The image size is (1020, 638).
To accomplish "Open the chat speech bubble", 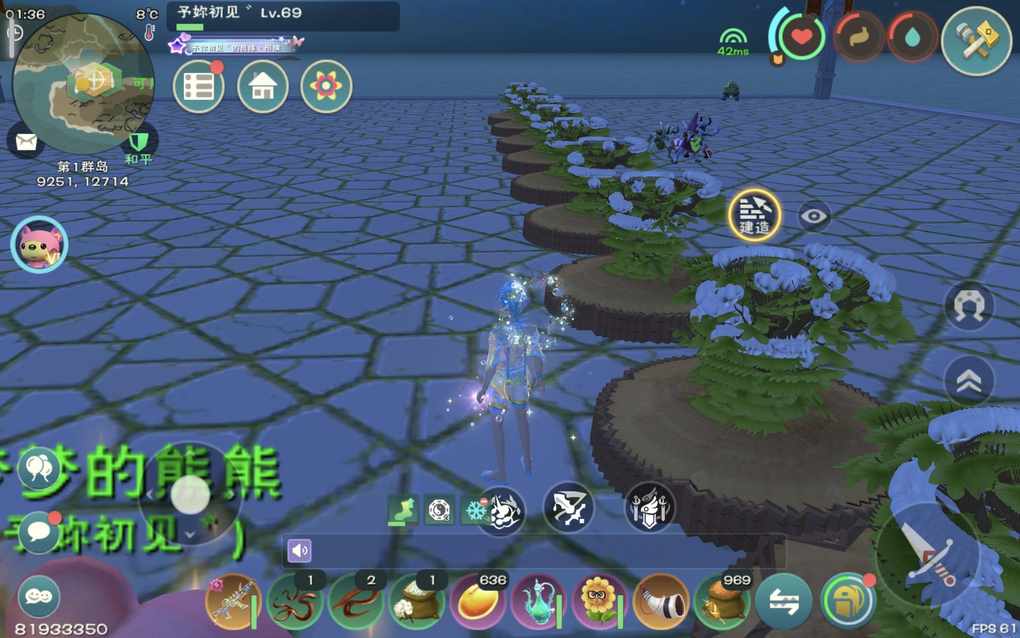I will click(38, 531).
